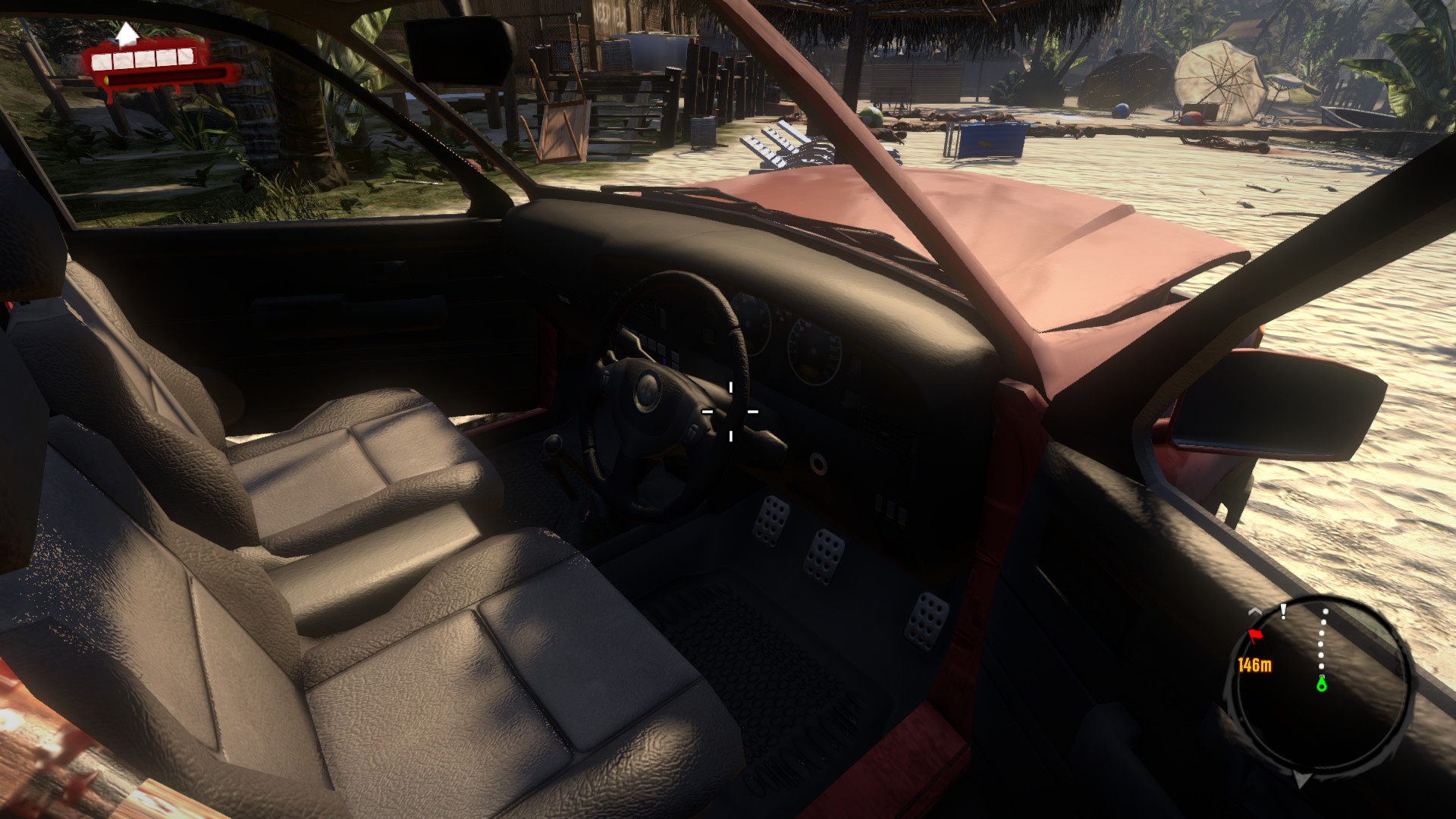The width and height of the screenshot is (1456, 819).
Task: Click the exclamation mark on minimap
Action: coord(1283,611)
